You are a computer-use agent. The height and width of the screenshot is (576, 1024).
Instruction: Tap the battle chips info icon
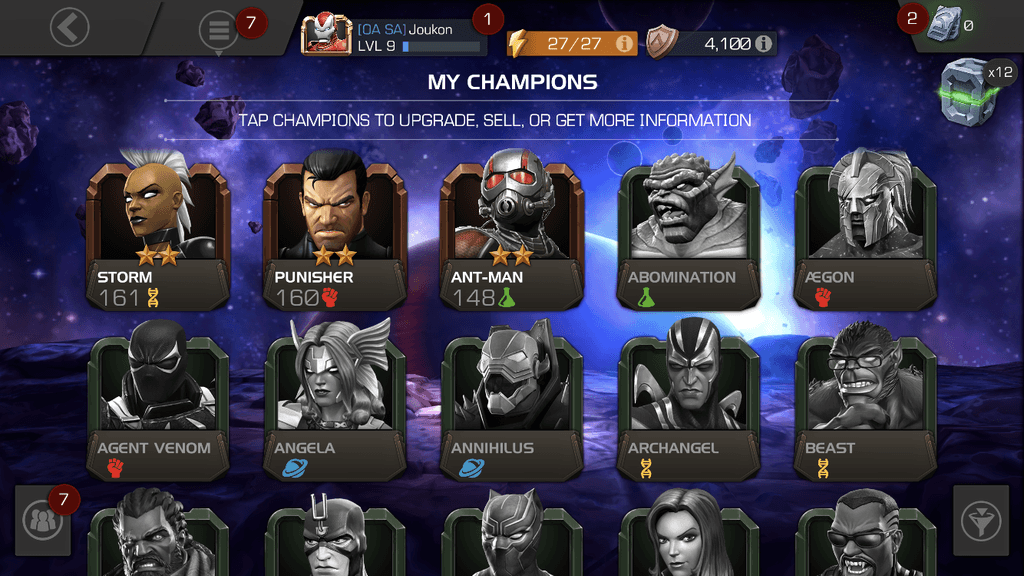[765, 44]
